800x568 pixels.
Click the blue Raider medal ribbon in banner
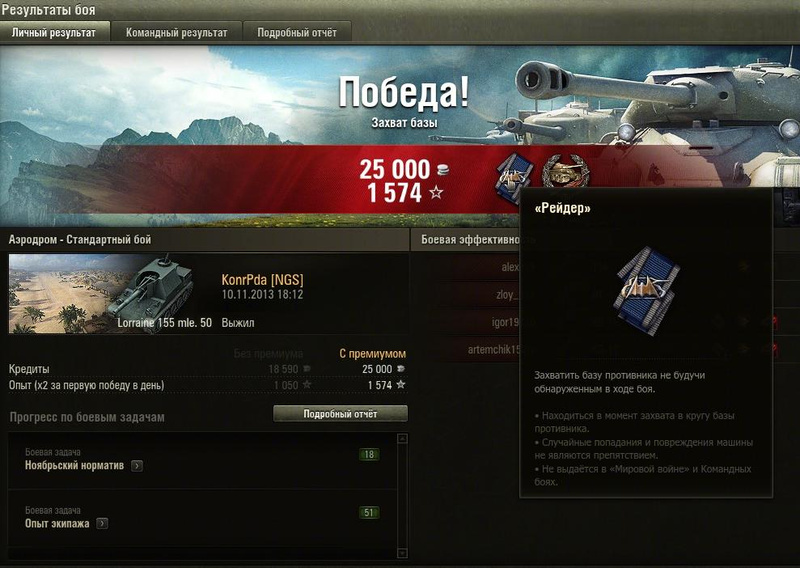pyautogui.click(x=515, y=177)
